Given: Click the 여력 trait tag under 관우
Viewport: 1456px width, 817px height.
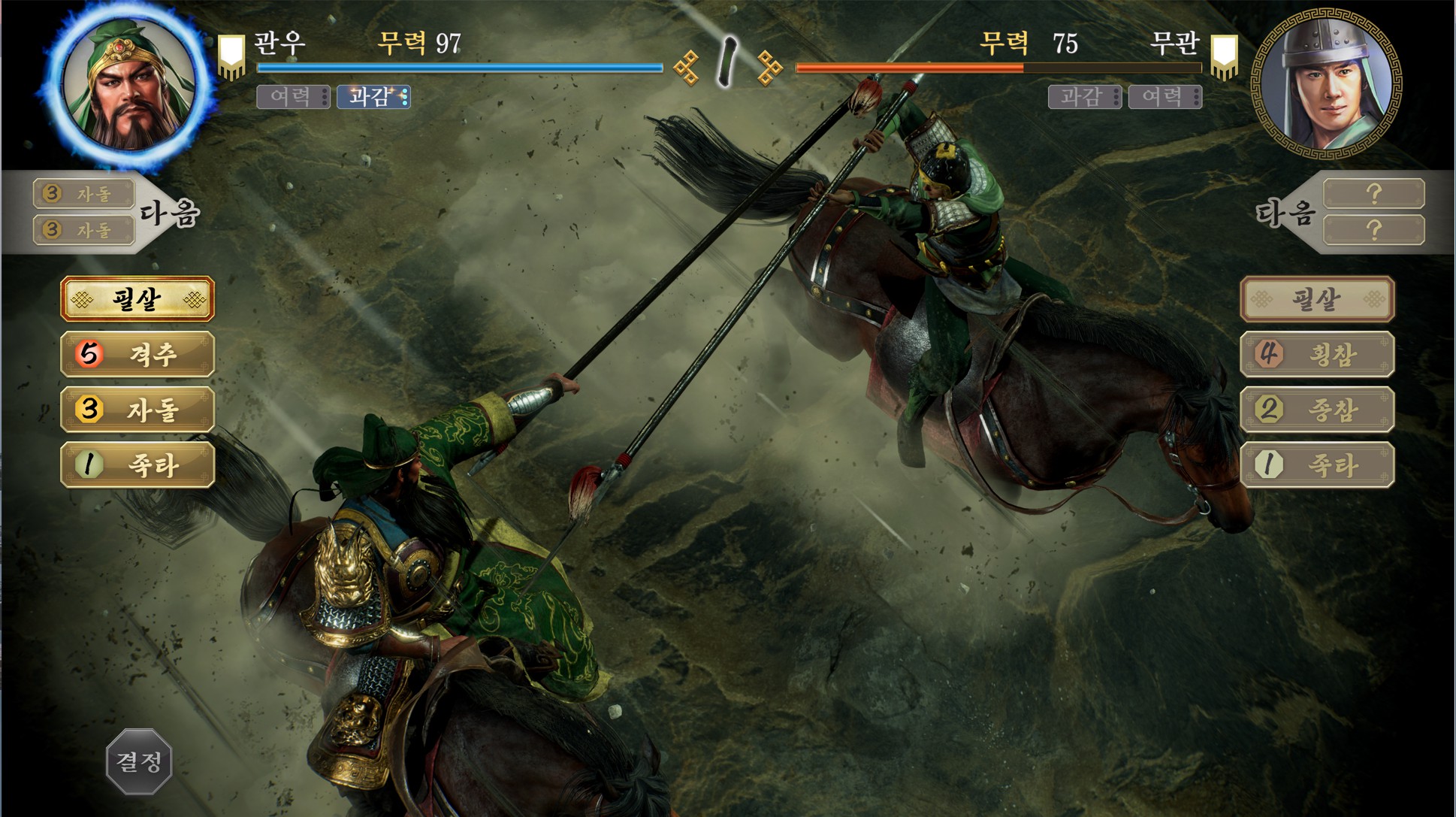Looking at the screenshot, I should click(x=293, y=97).
